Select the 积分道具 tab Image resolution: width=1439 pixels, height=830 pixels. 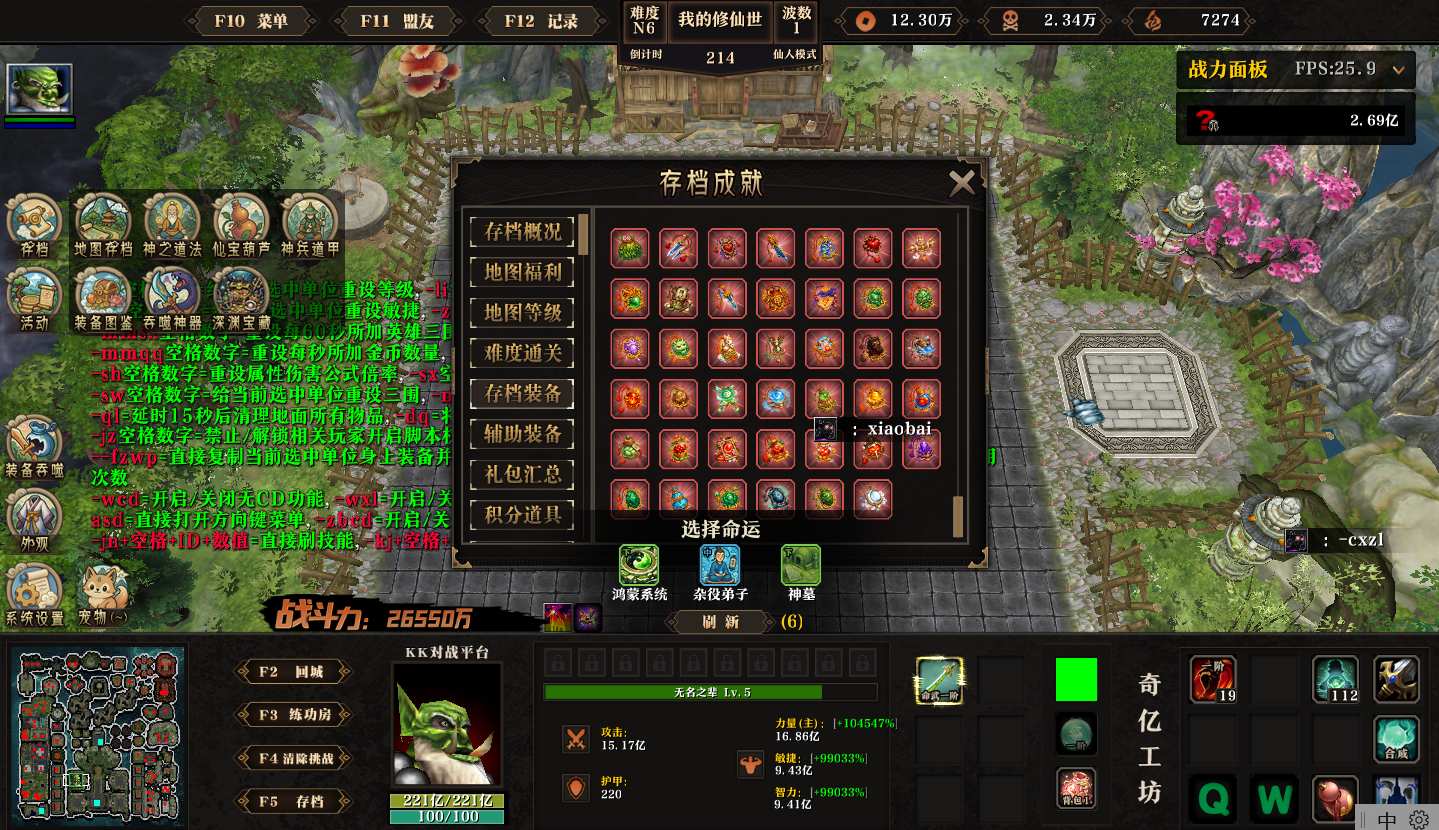tap(522, 515)
